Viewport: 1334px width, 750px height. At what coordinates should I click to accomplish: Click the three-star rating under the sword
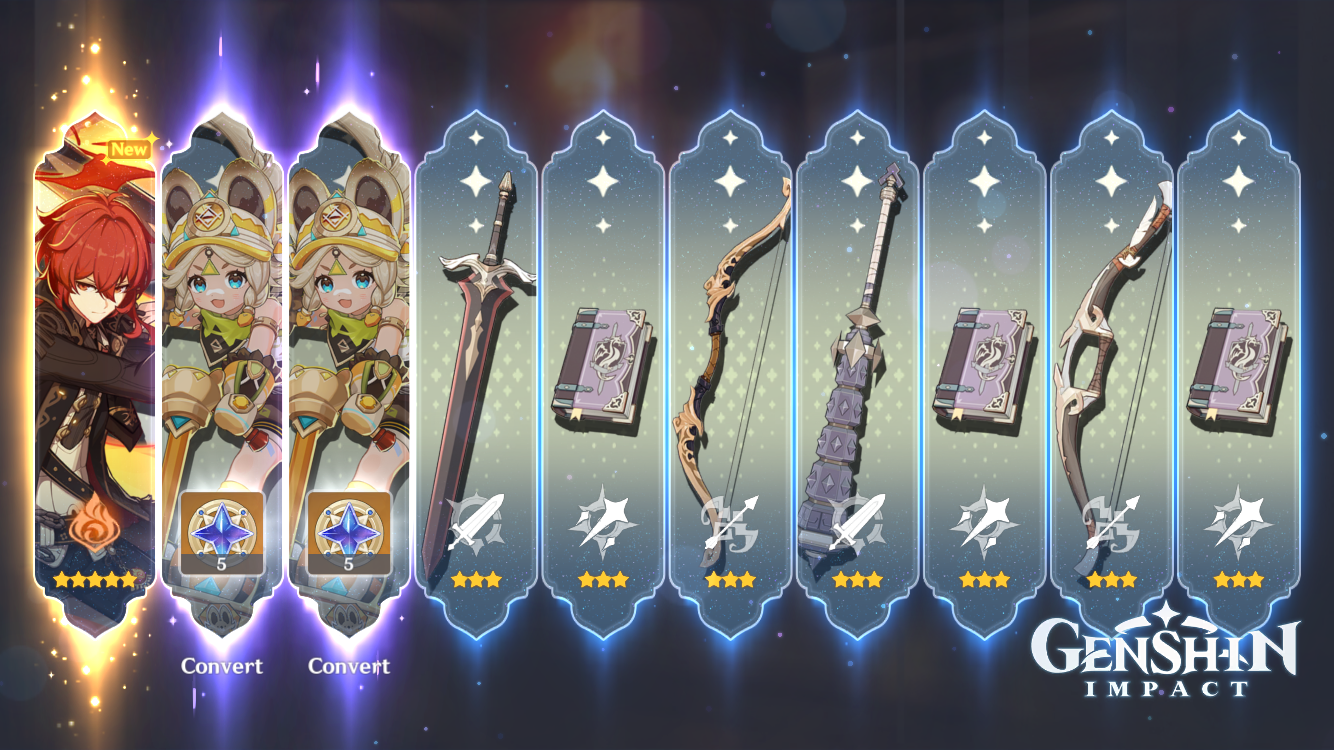pyautogui.click(x=478, y=578)
